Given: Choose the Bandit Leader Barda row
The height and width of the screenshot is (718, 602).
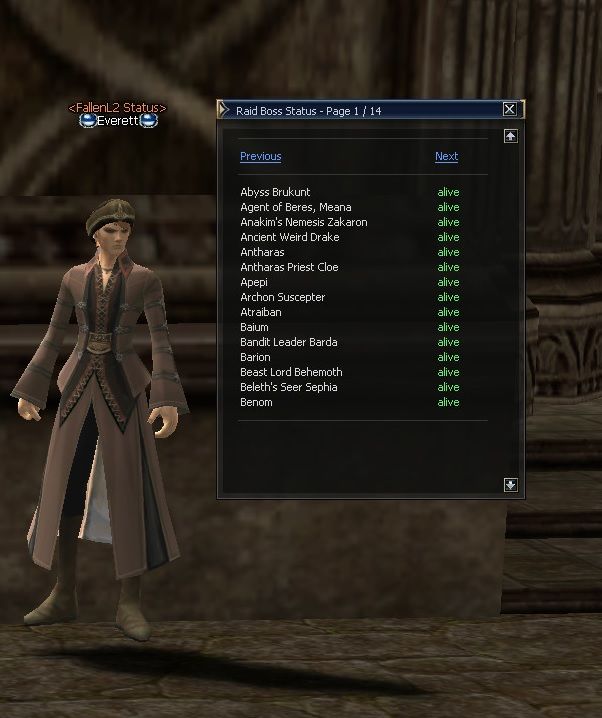Looking at the screenshot, I should tap(288, 342).
